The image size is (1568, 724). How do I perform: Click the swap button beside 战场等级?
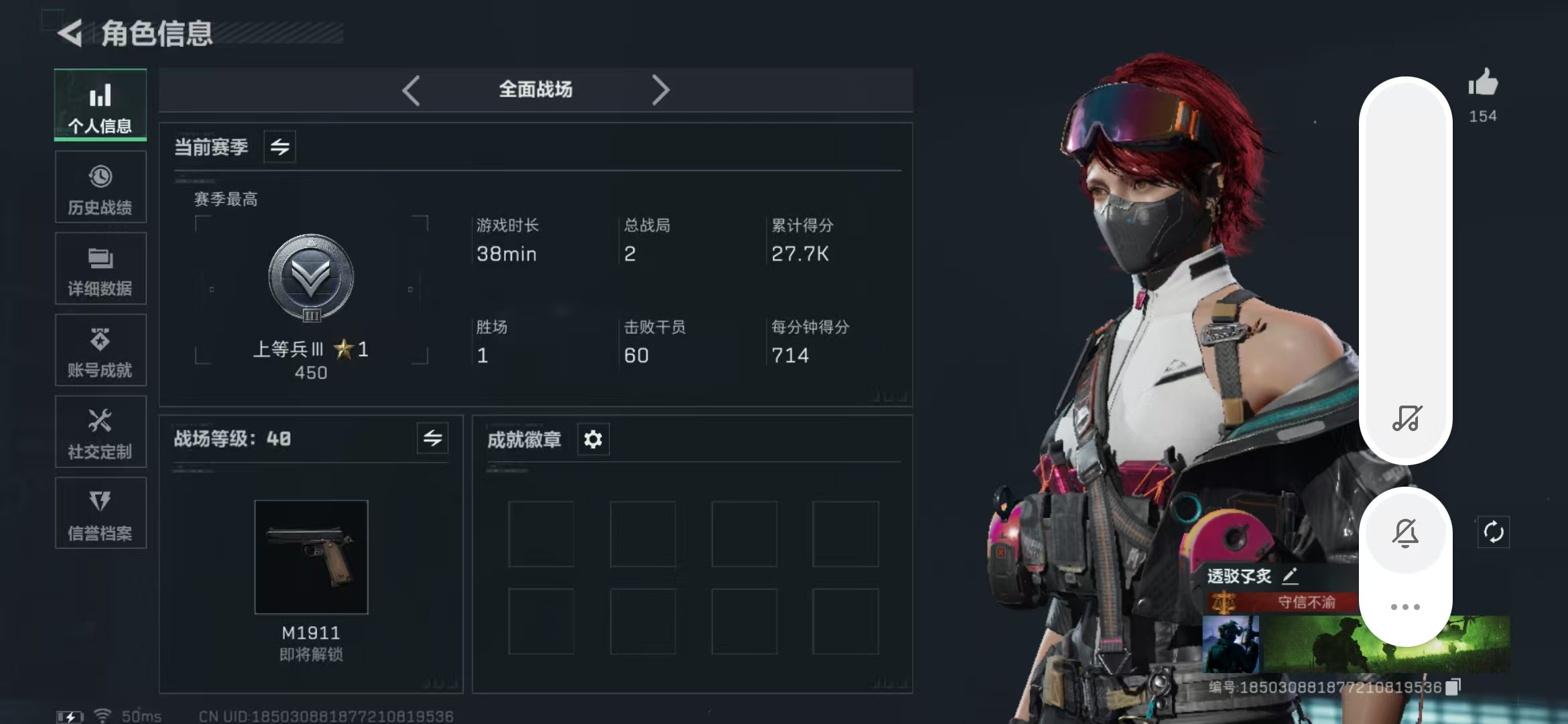(432, 438)
